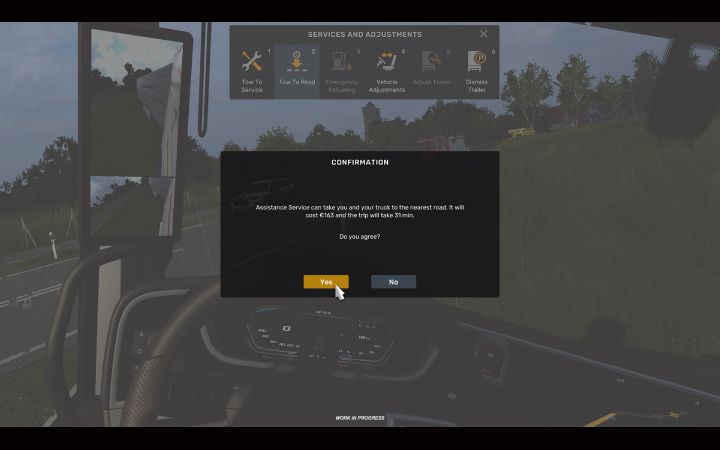The height and width of the screenshot is (450, 720).
Task: Open the Adjust Trailer option
Action: click(431, 71)
